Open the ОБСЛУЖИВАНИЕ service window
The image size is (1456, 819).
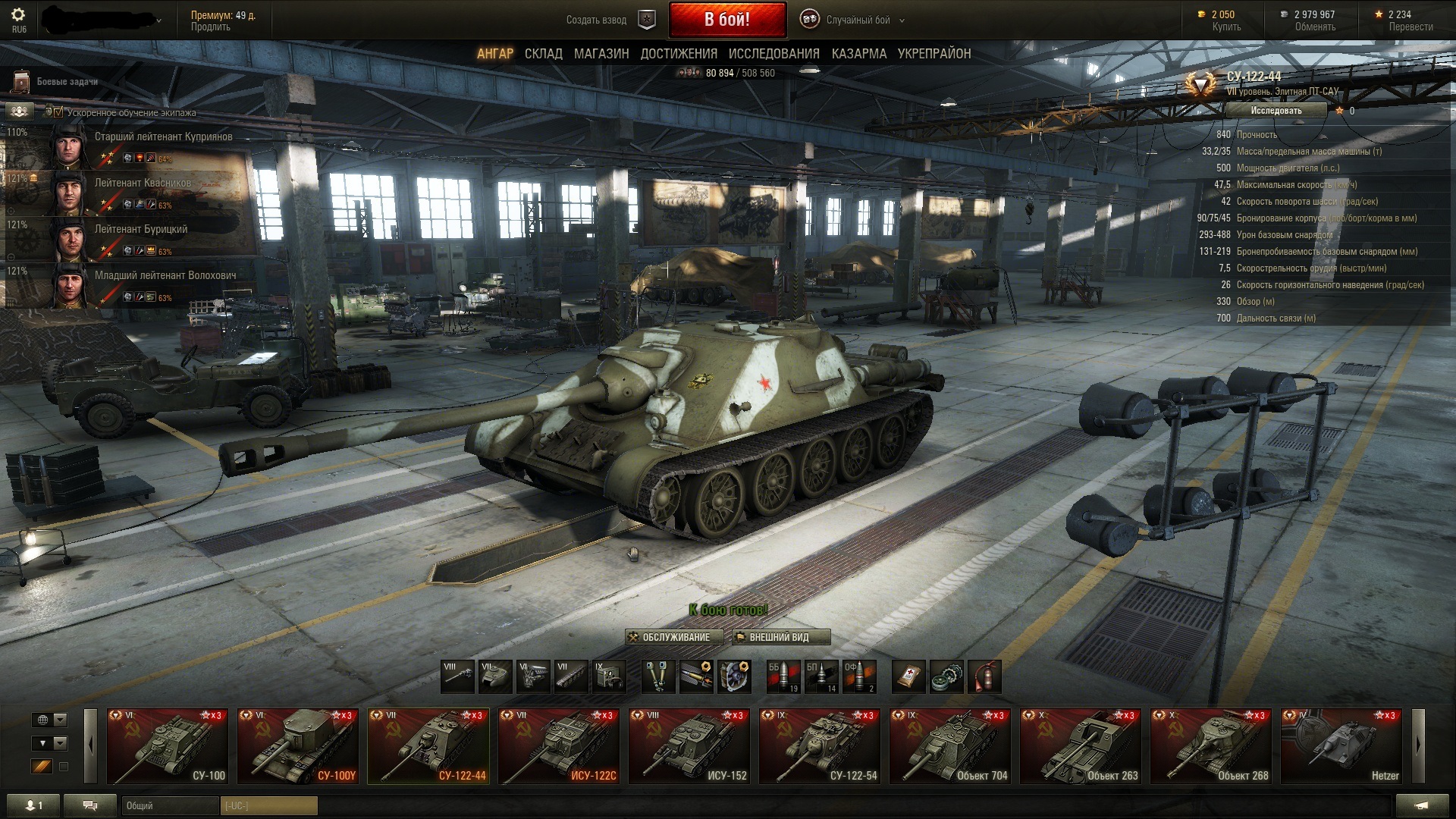(x=669, y=638)
